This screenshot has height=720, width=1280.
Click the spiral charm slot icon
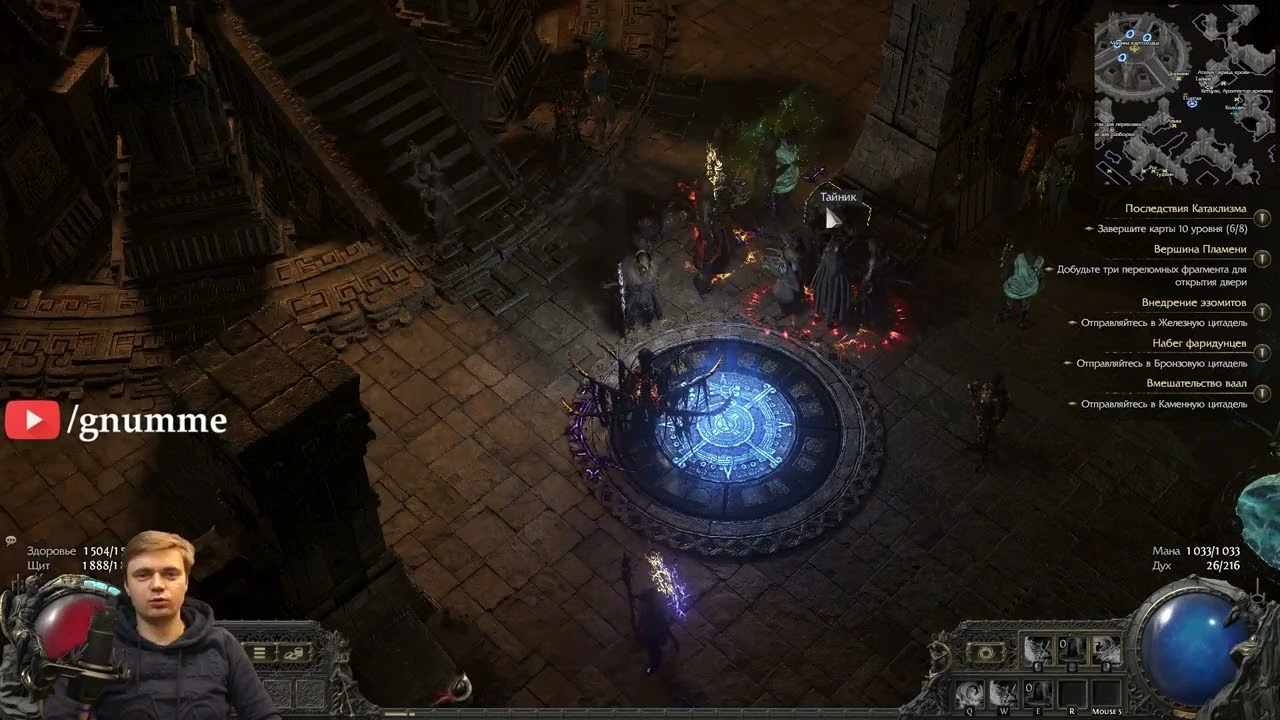985,653
